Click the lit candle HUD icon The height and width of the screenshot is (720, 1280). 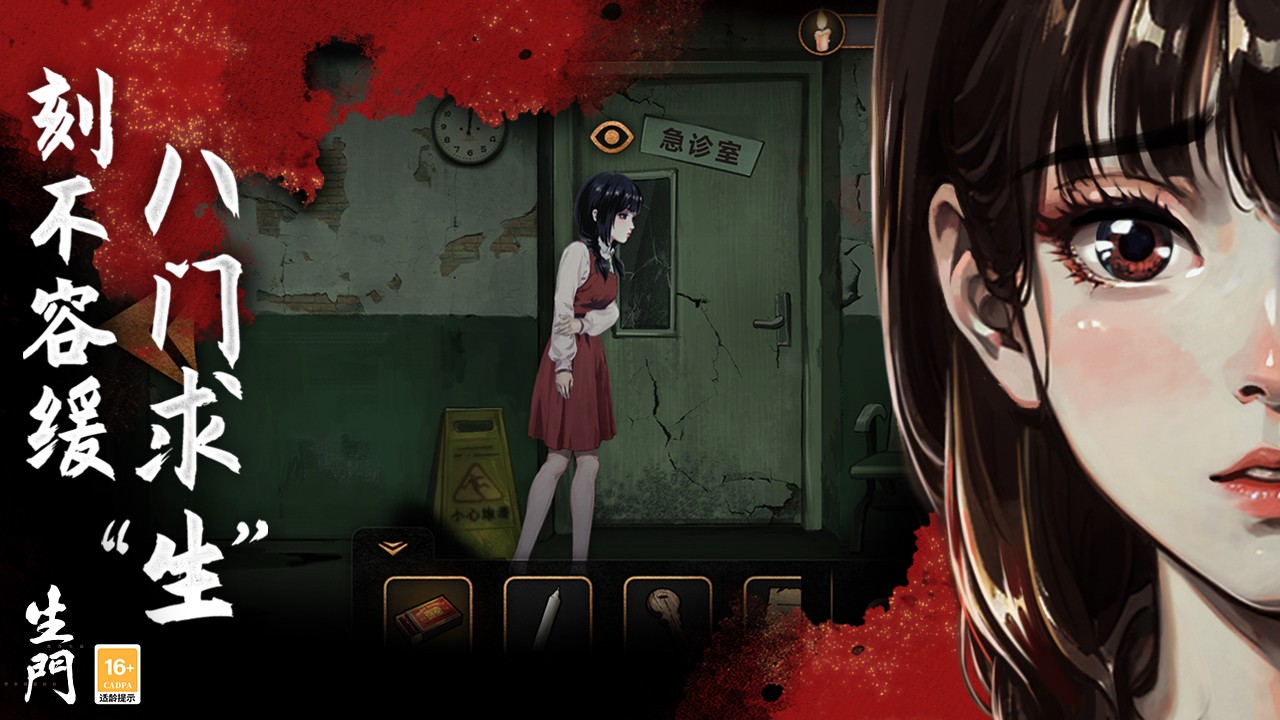821,31
